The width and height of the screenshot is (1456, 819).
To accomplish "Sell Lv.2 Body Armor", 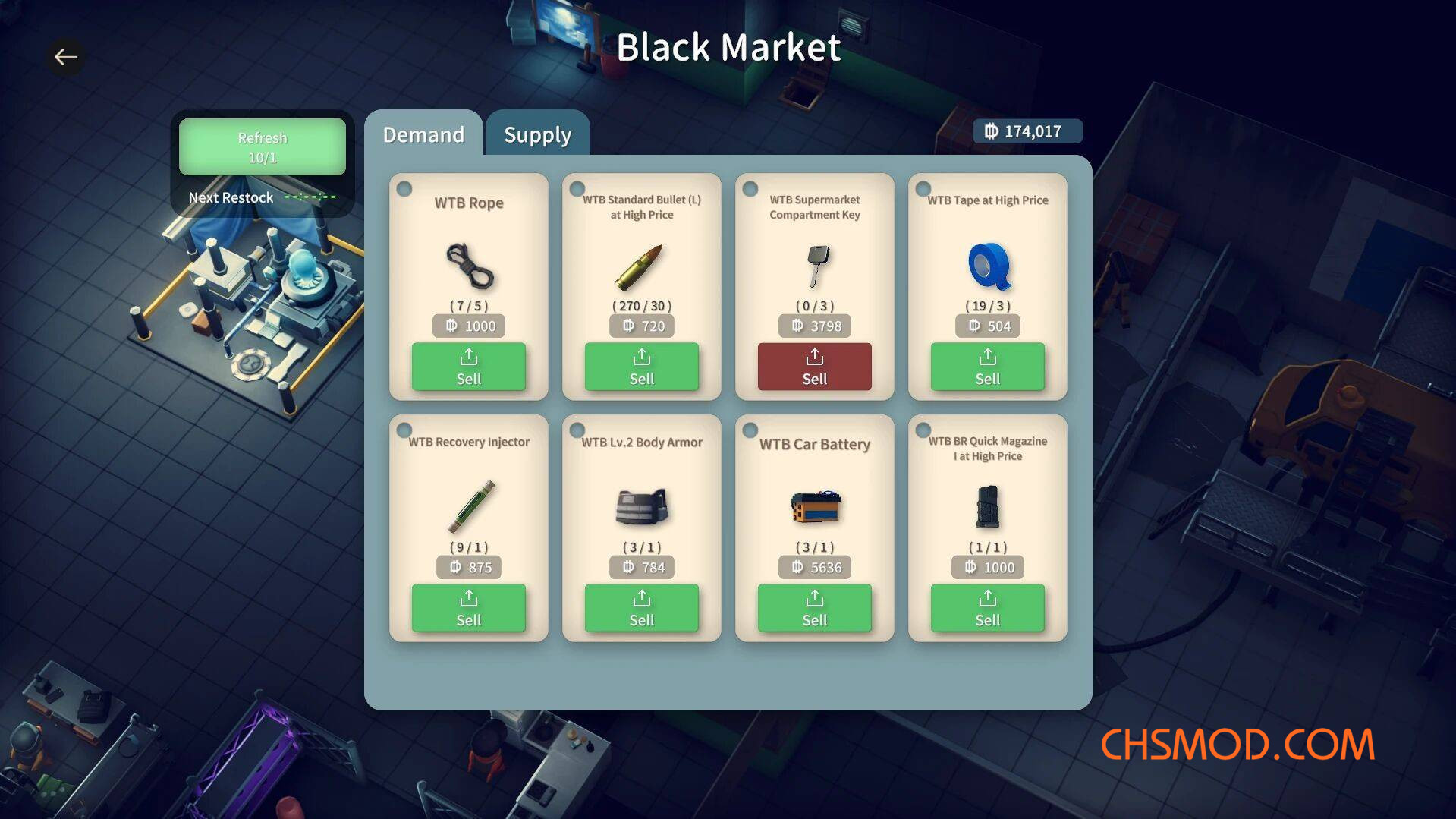I will [641, 608].
